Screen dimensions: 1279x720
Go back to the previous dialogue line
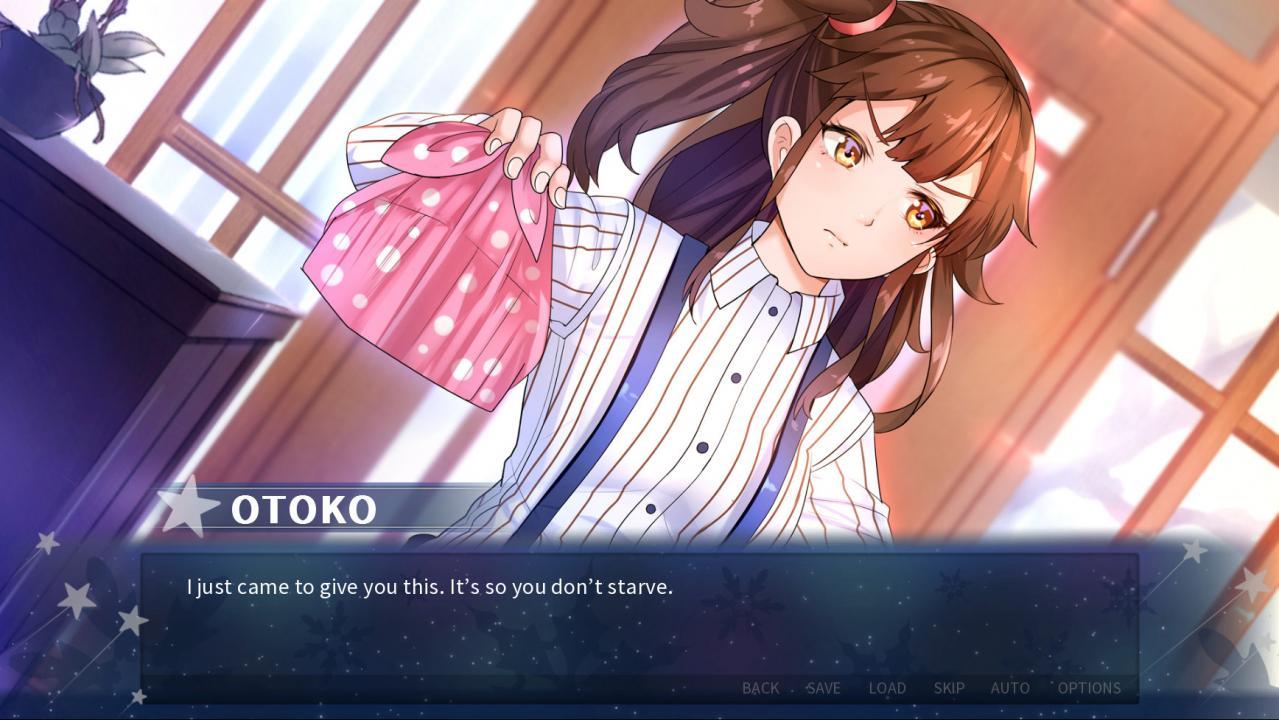pos(760,688)
